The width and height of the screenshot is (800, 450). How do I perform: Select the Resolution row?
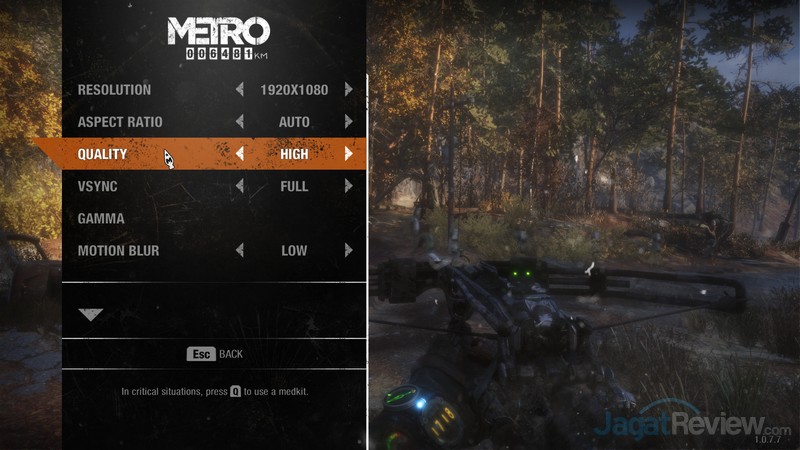[x=115, y=90]
